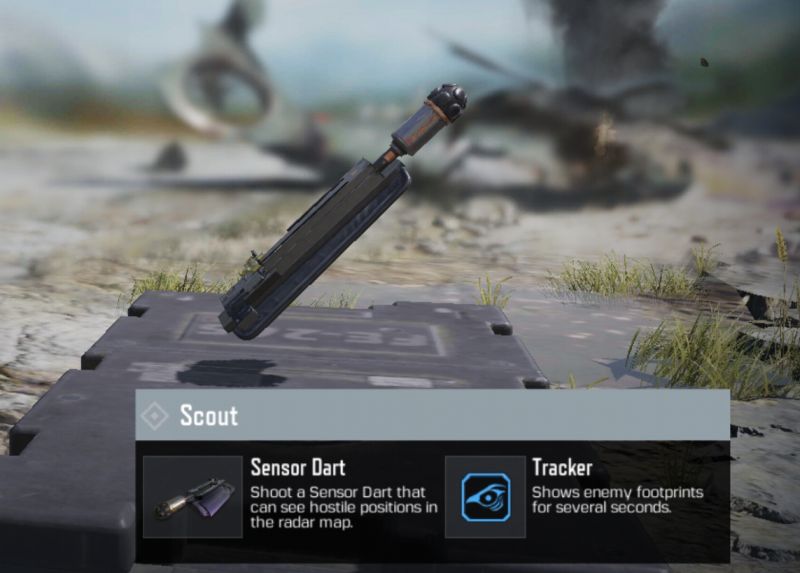Select the Sensor Dart ability icon
This screenshot has height=573, width=800.
(x=193, y=497)
